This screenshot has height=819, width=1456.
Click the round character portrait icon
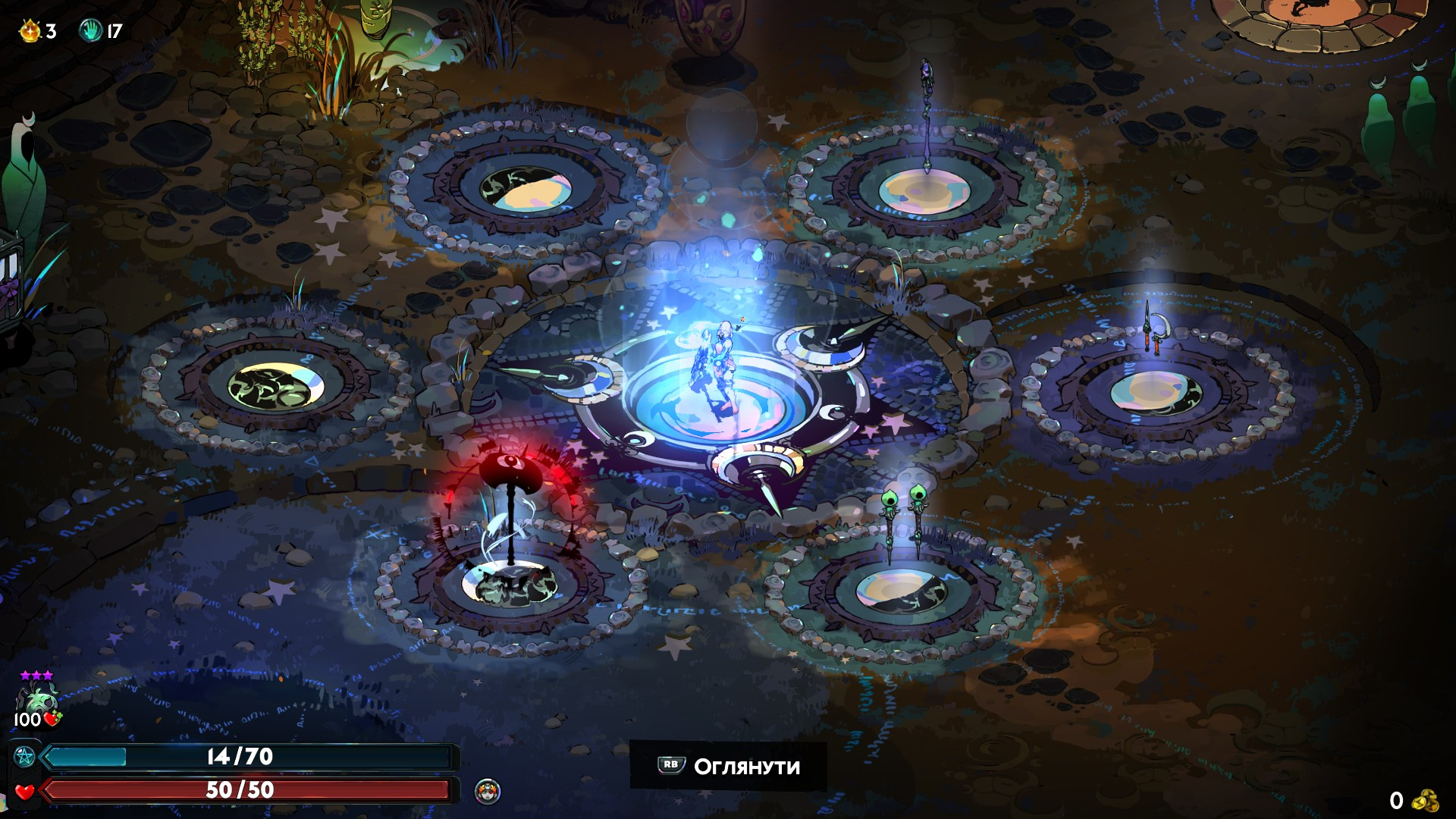click(x=487, y=792)
